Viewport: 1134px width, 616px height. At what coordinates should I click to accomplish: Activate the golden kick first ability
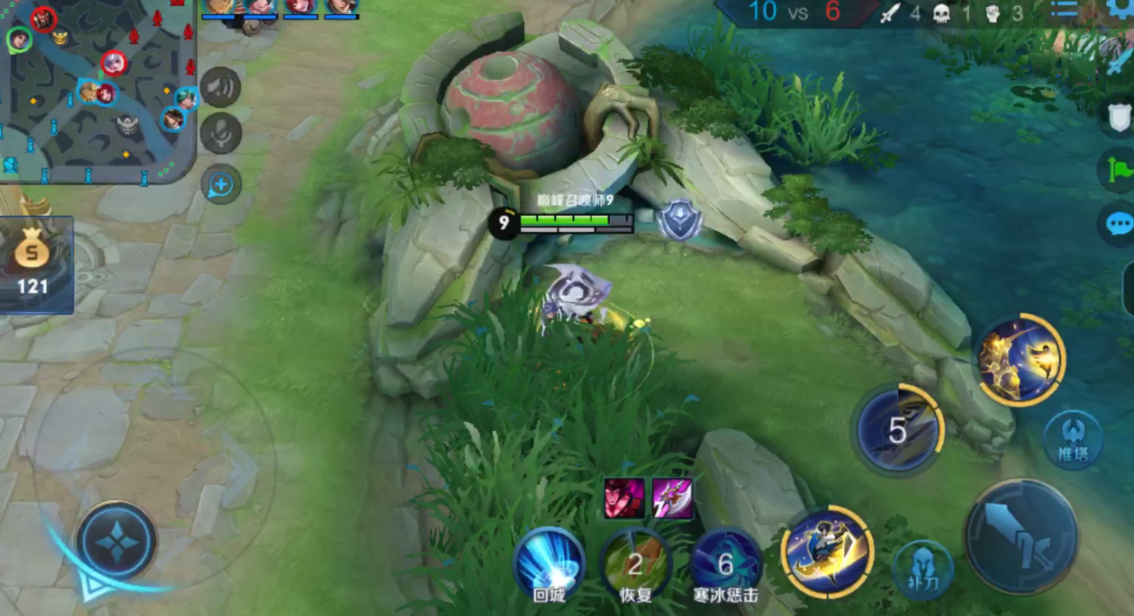(827, 552)
